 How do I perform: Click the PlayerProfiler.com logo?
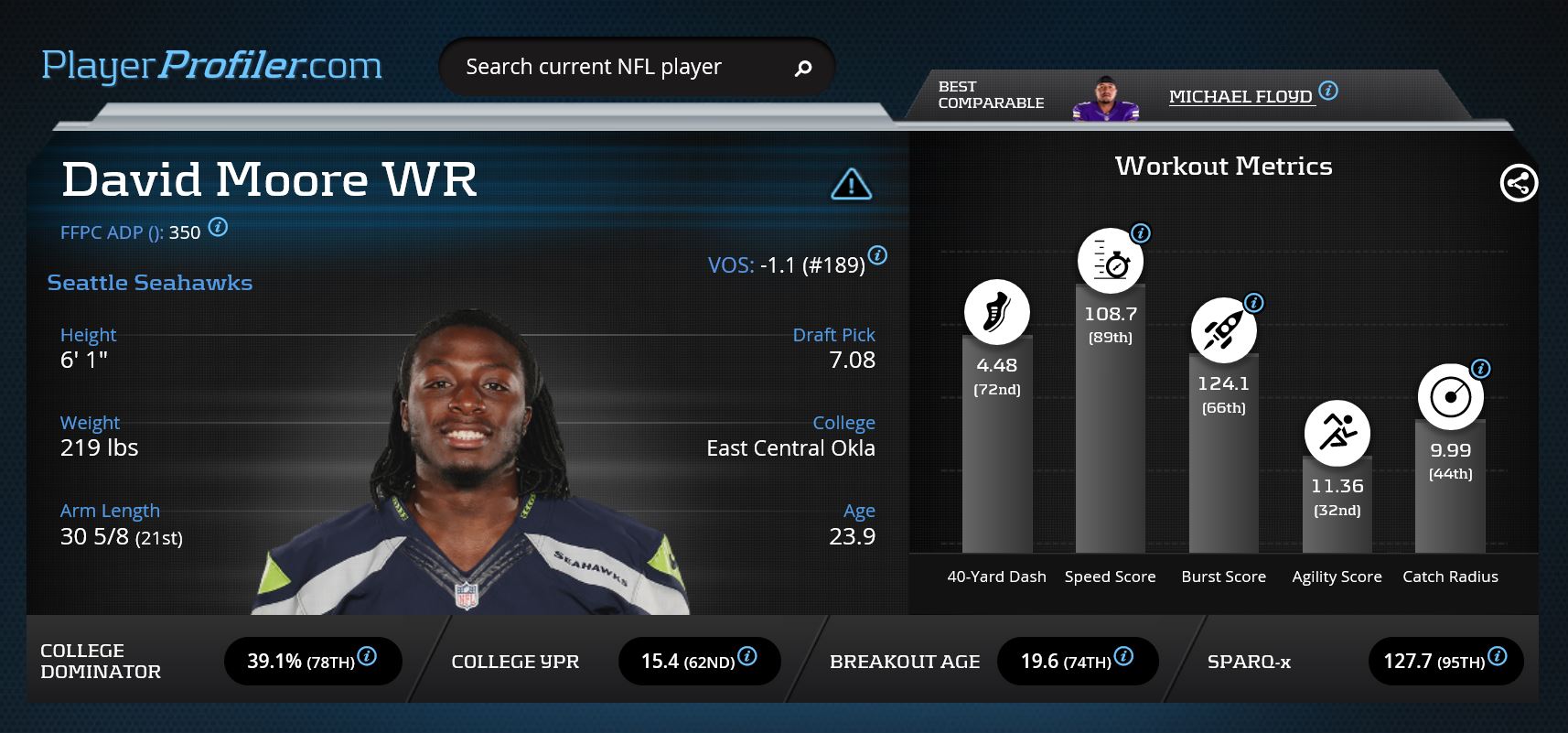click(x=211, y=66)
